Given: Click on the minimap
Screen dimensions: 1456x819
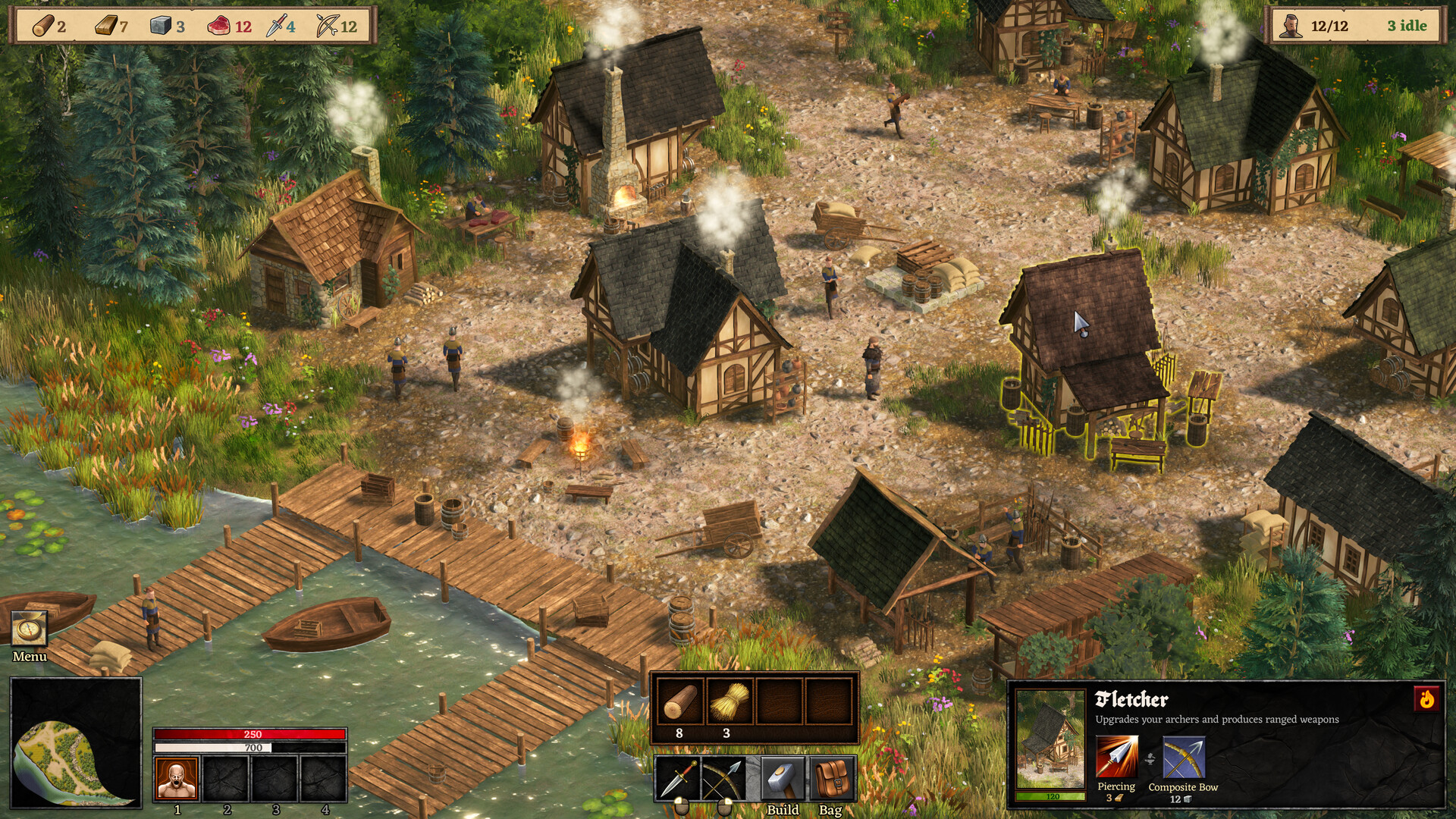Looking at the screenshot, I should [x=75, y=743].
